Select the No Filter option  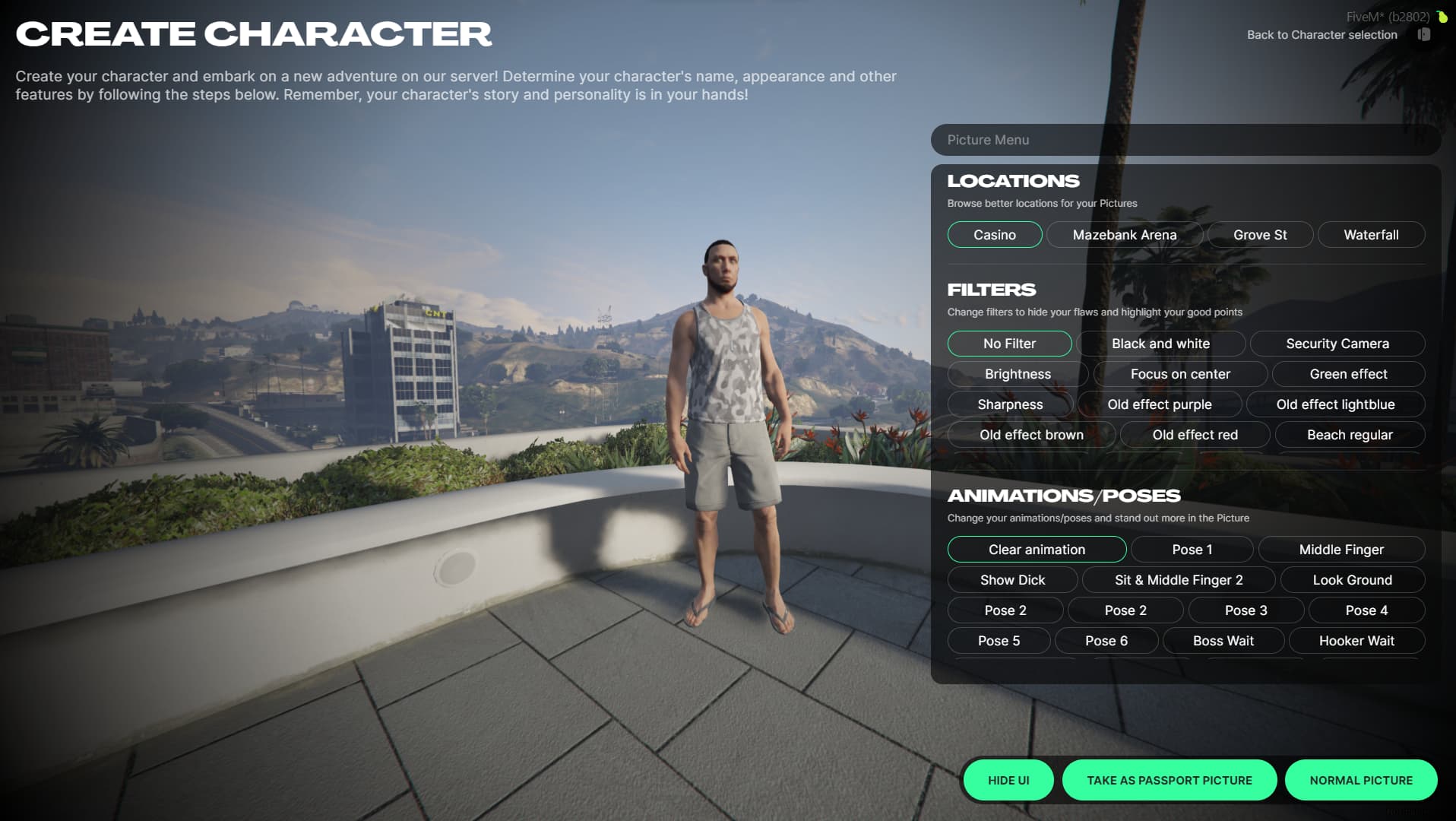coord(1008,344)
